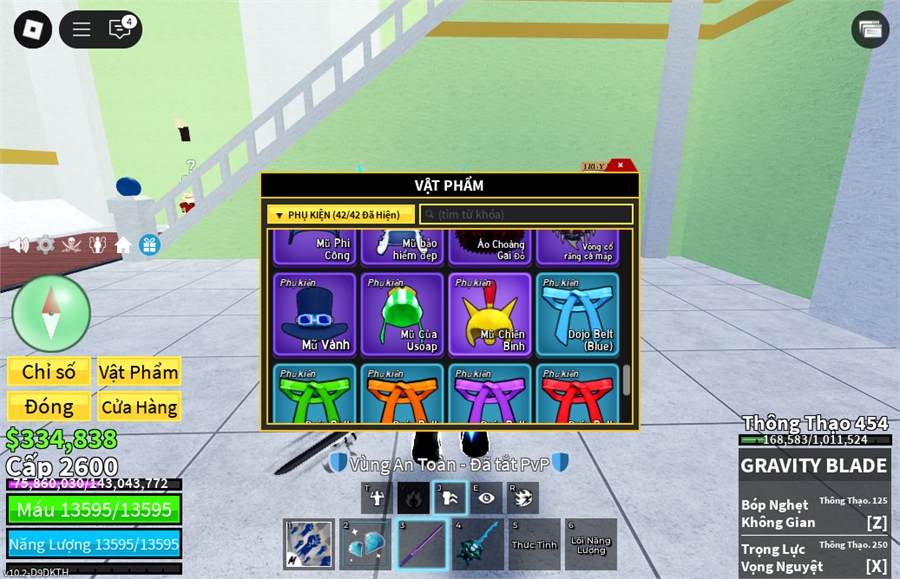Choose the Mũ Của Usoap accessory
The height and width of the screenshot is (579, 900).
coord(402,314)
